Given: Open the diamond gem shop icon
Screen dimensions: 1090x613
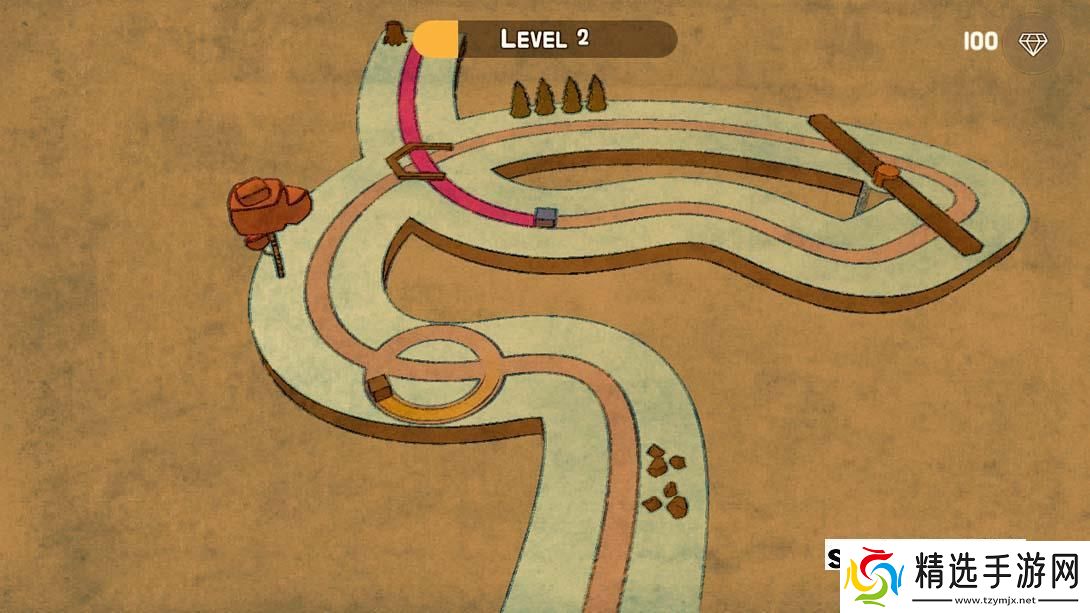Looking at the screenshot, I should click(1032, 42).
